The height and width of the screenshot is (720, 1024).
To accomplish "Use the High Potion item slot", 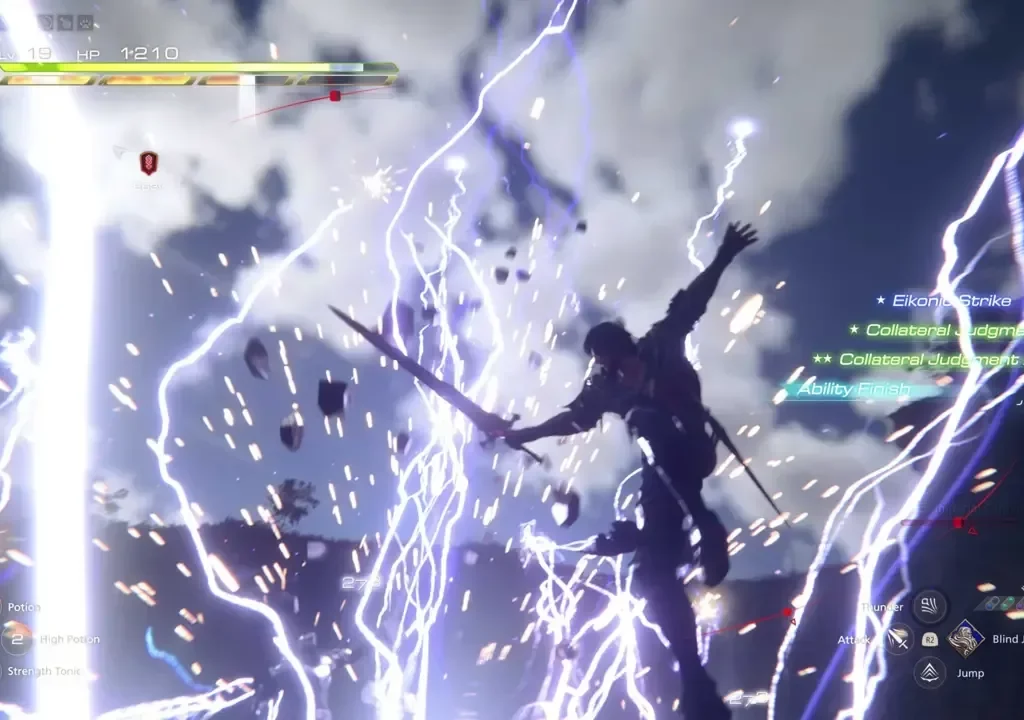I will [x=16, y=639].
